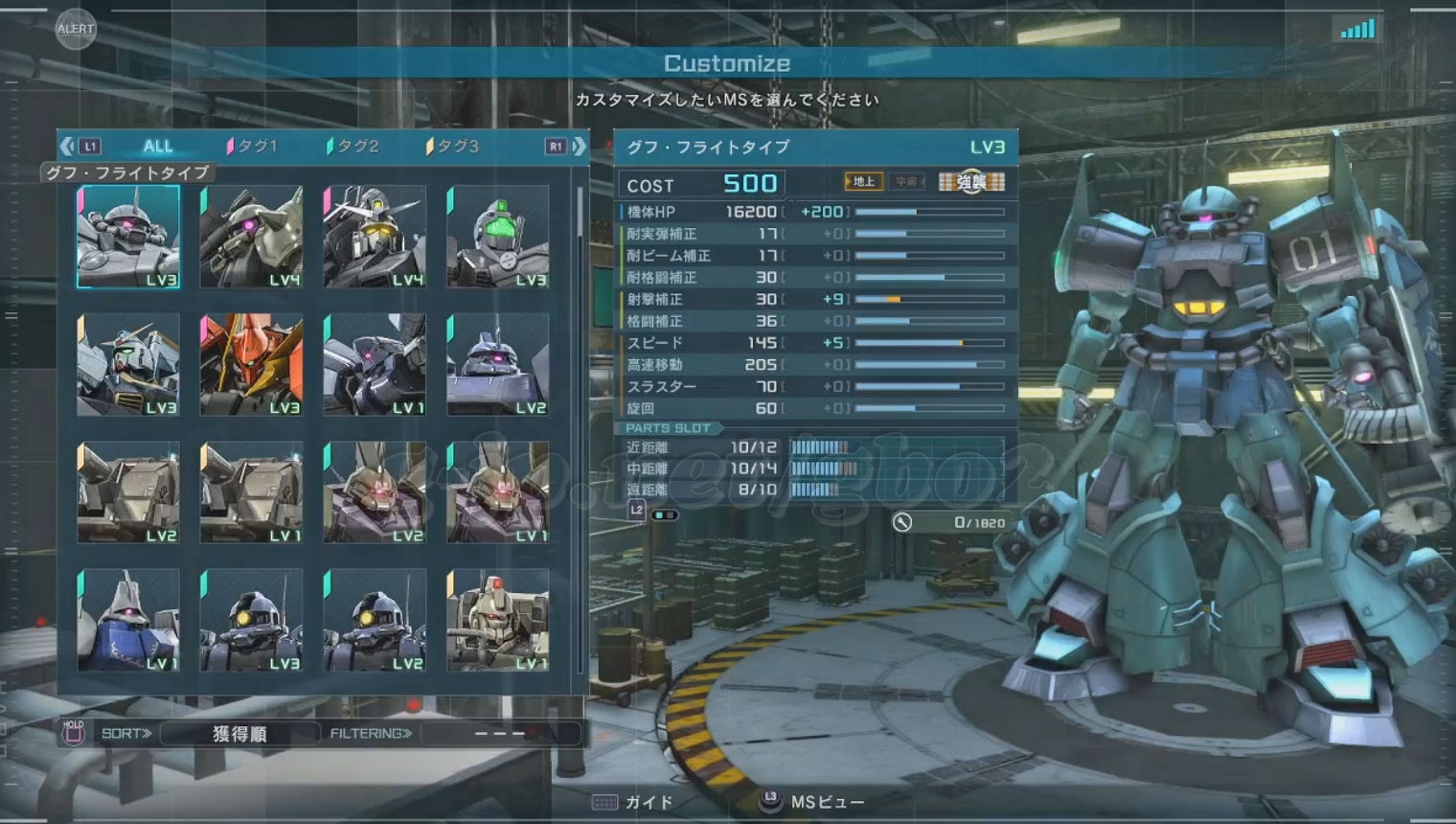This screenshot has height=824, width=1456.
Task: Pick the green-visor GM LV3 mobile suit
Action: (x=498, y=237)
